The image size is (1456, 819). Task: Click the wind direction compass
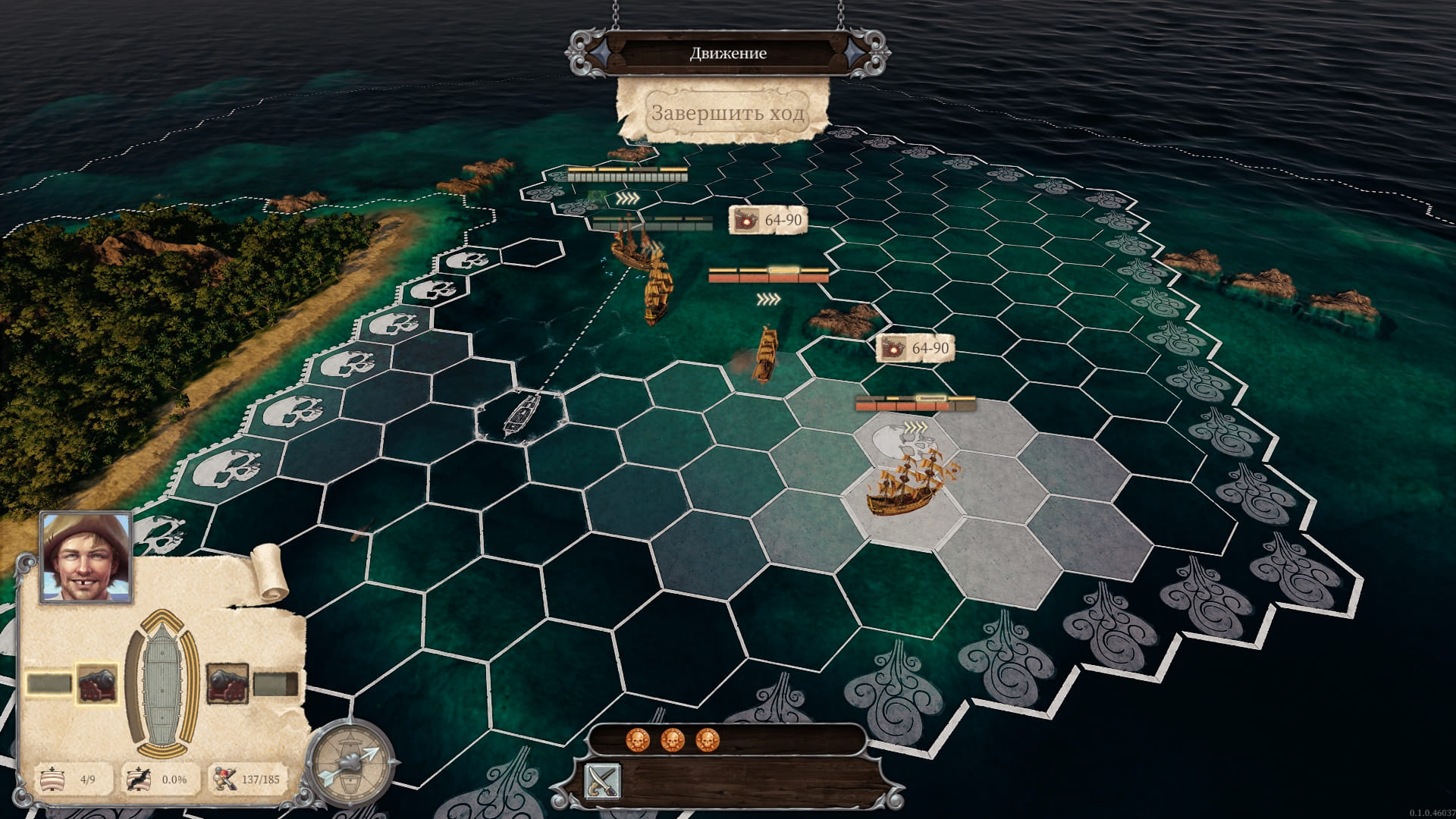pos(350,762)
